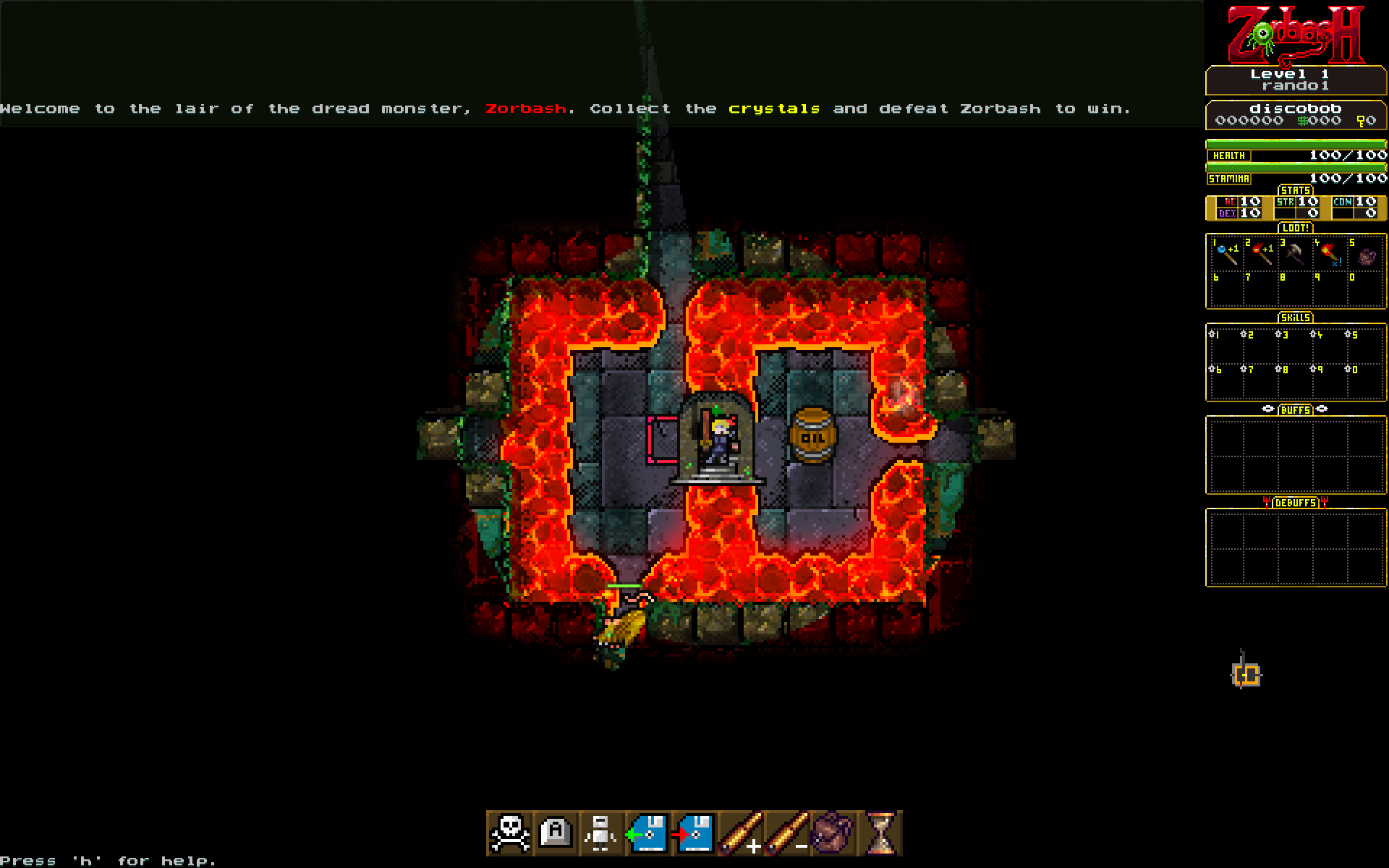Click the floppy disk with red arrow

(x=694, y=833)
